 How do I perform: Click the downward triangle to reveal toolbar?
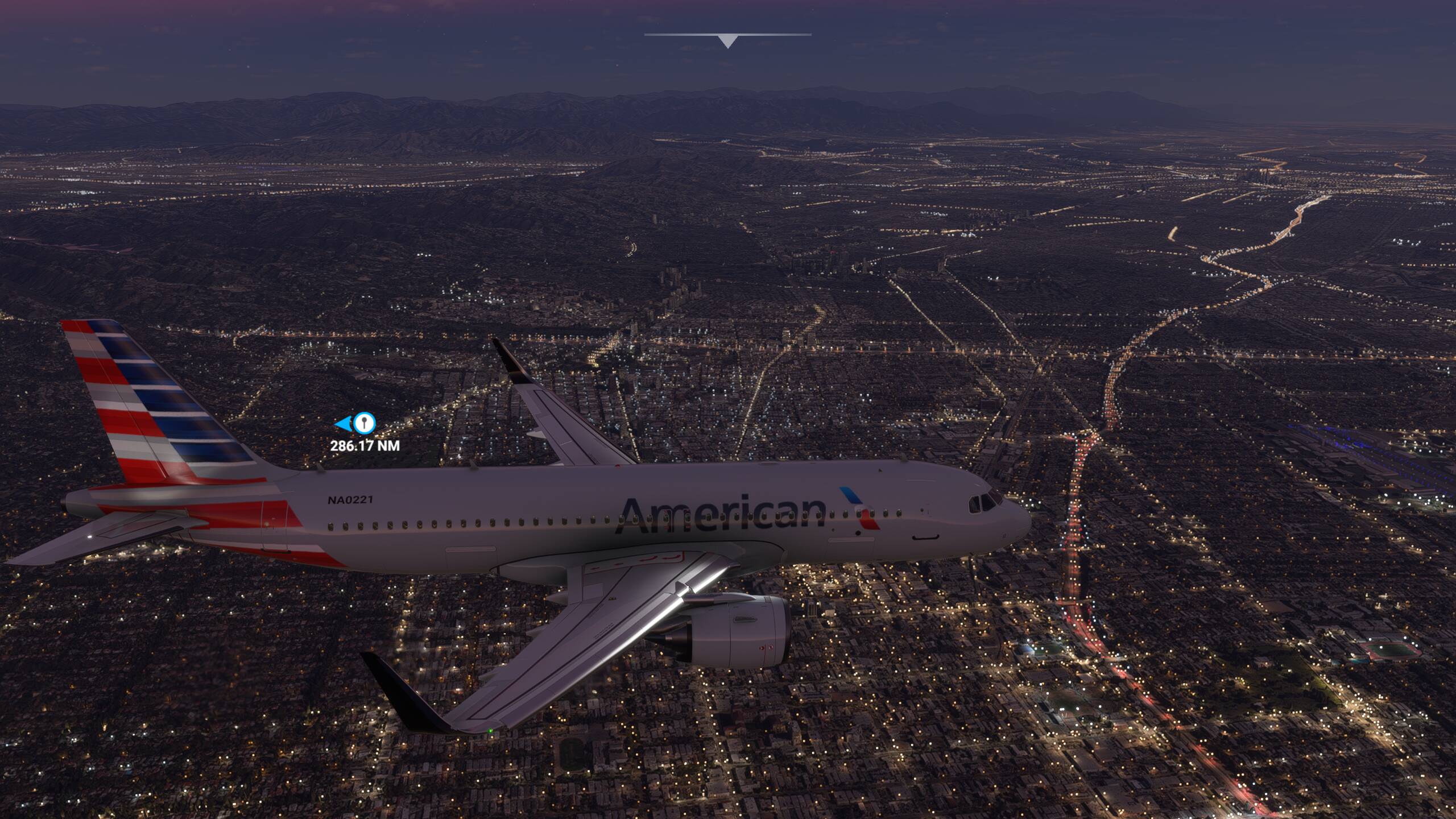727,40
